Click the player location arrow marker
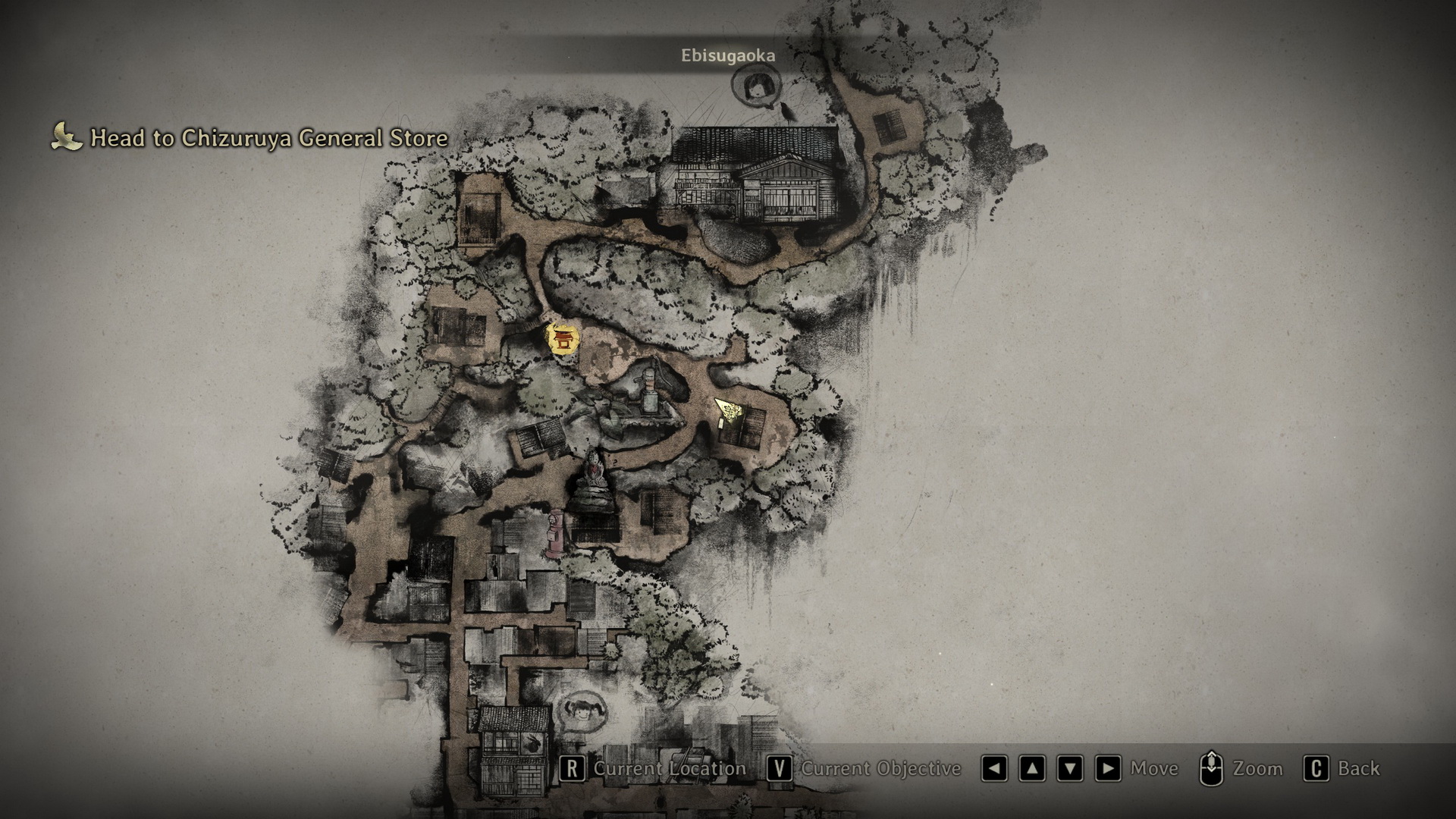1456x819 pixels. click(x=727, y=411)
